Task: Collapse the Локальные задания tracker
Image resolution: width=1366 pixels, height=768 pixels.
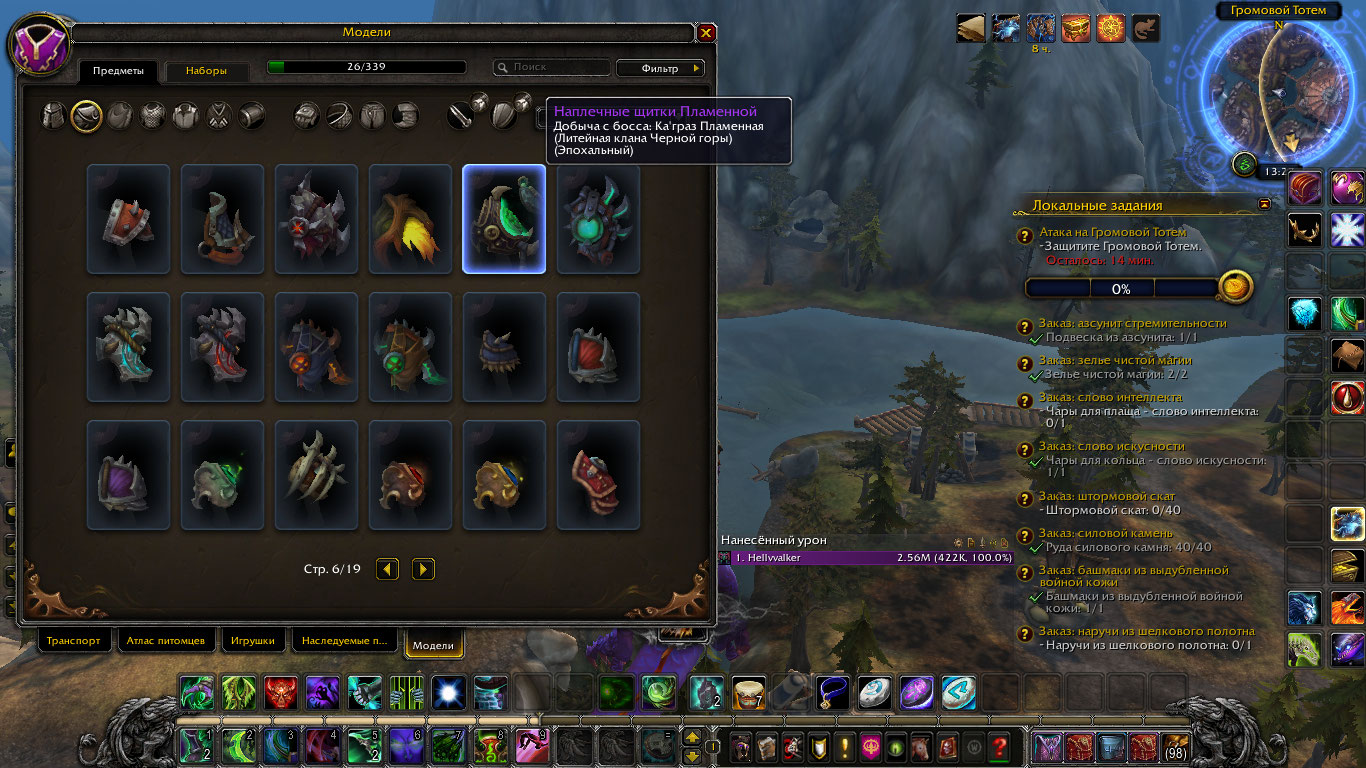Action: point(1265,204)
